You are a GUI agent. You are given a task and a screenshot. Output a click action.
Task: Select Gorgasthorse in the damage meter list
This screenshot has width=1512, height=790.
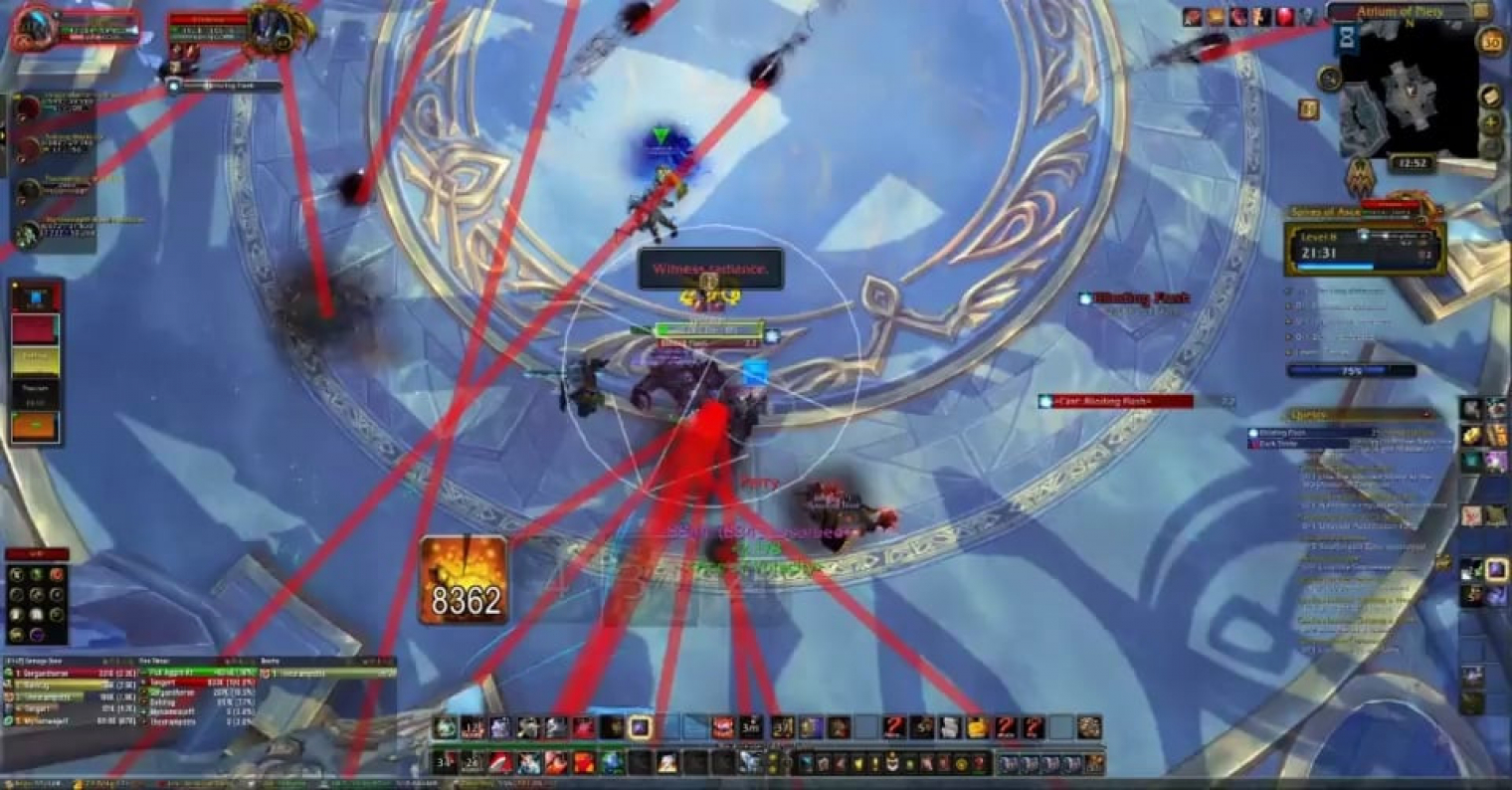pos(60,672)
